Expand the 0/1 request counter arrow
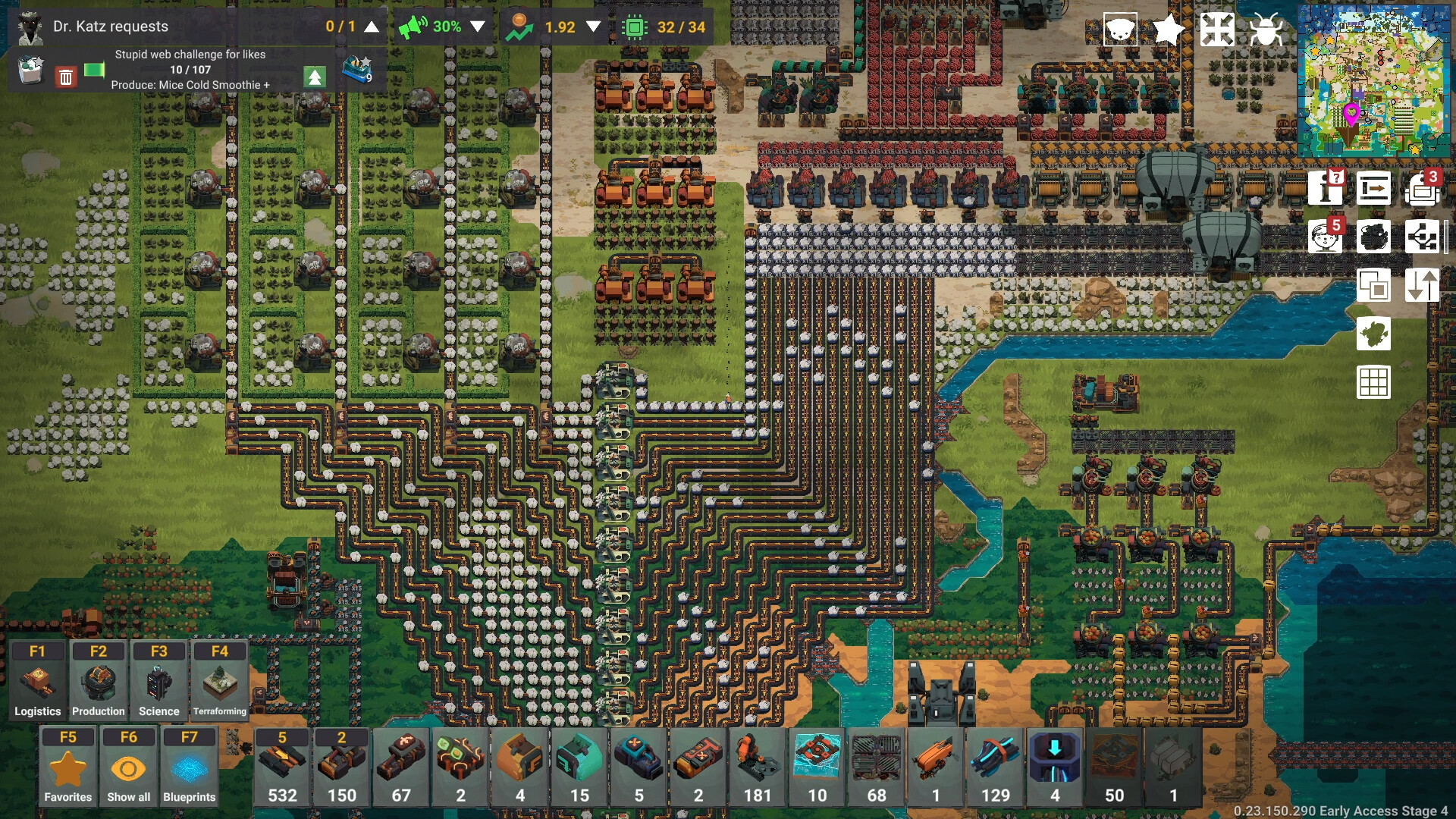This screenshot has width=1456, height=819. coord(370,27)
